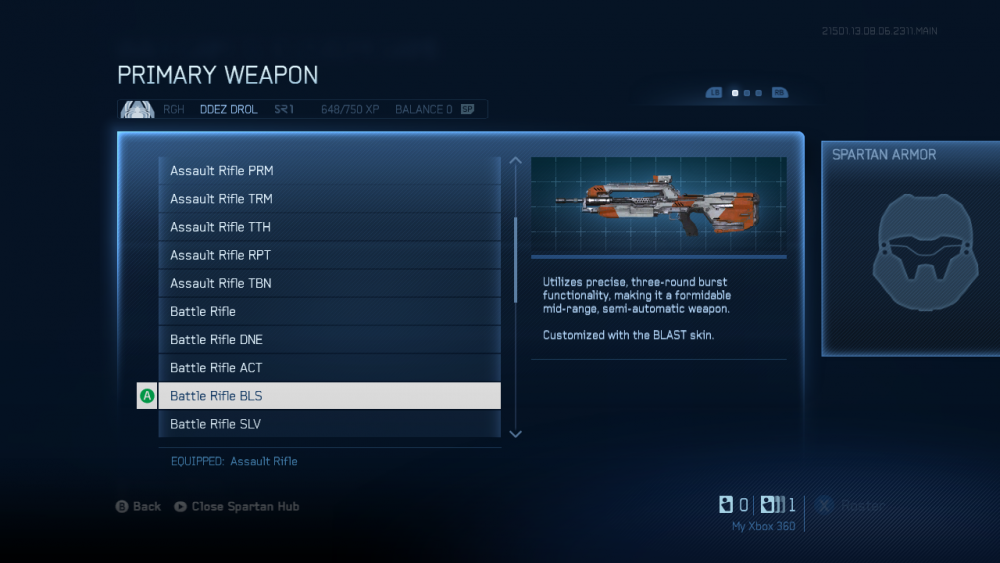This screenshot has height=563, width=1000.
Task: Choose the Assault Rifle TRM entry
Action: 329,199
